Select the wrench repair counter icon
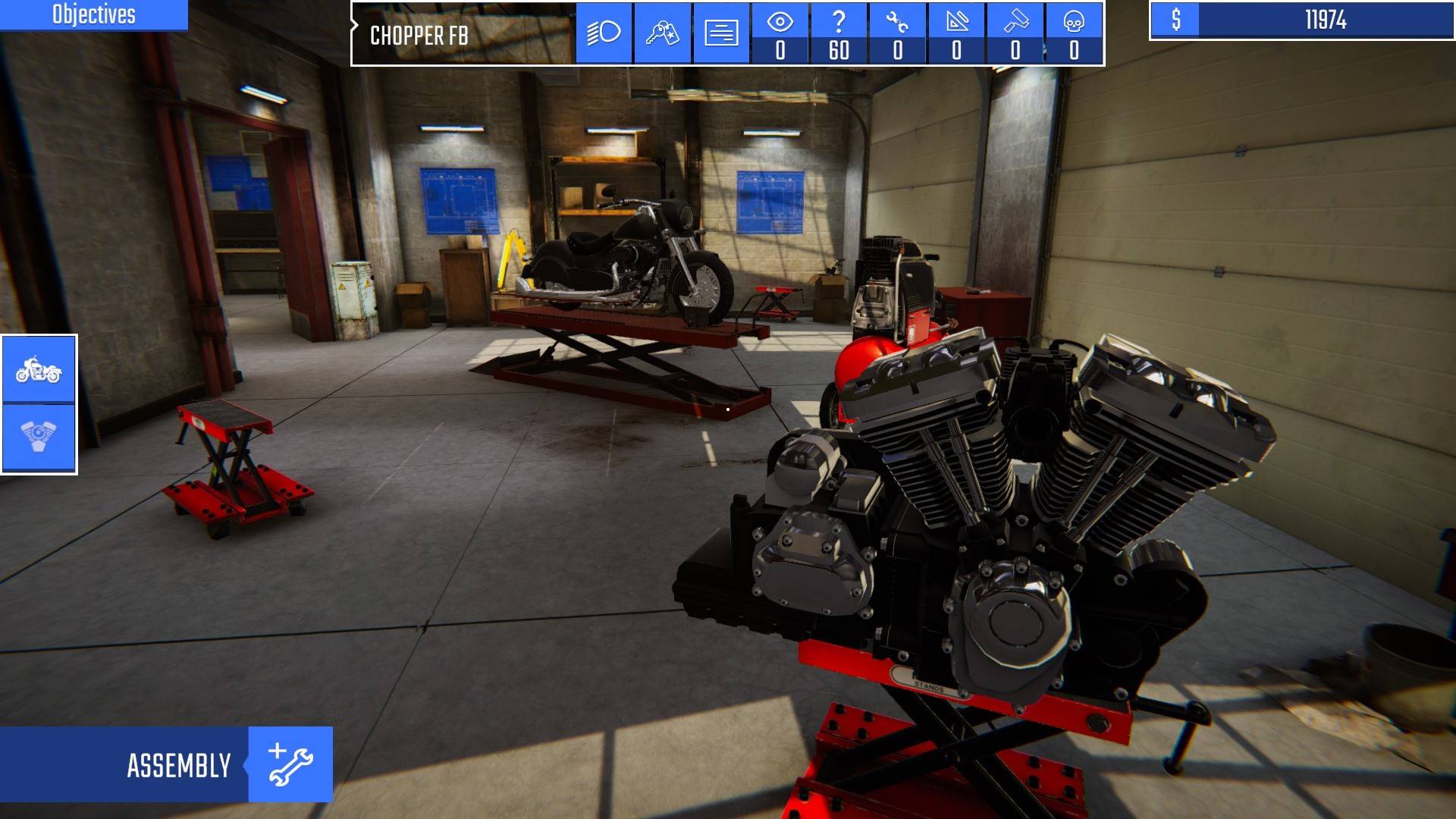Viewport: 1456px width, 819px height. 897,23
